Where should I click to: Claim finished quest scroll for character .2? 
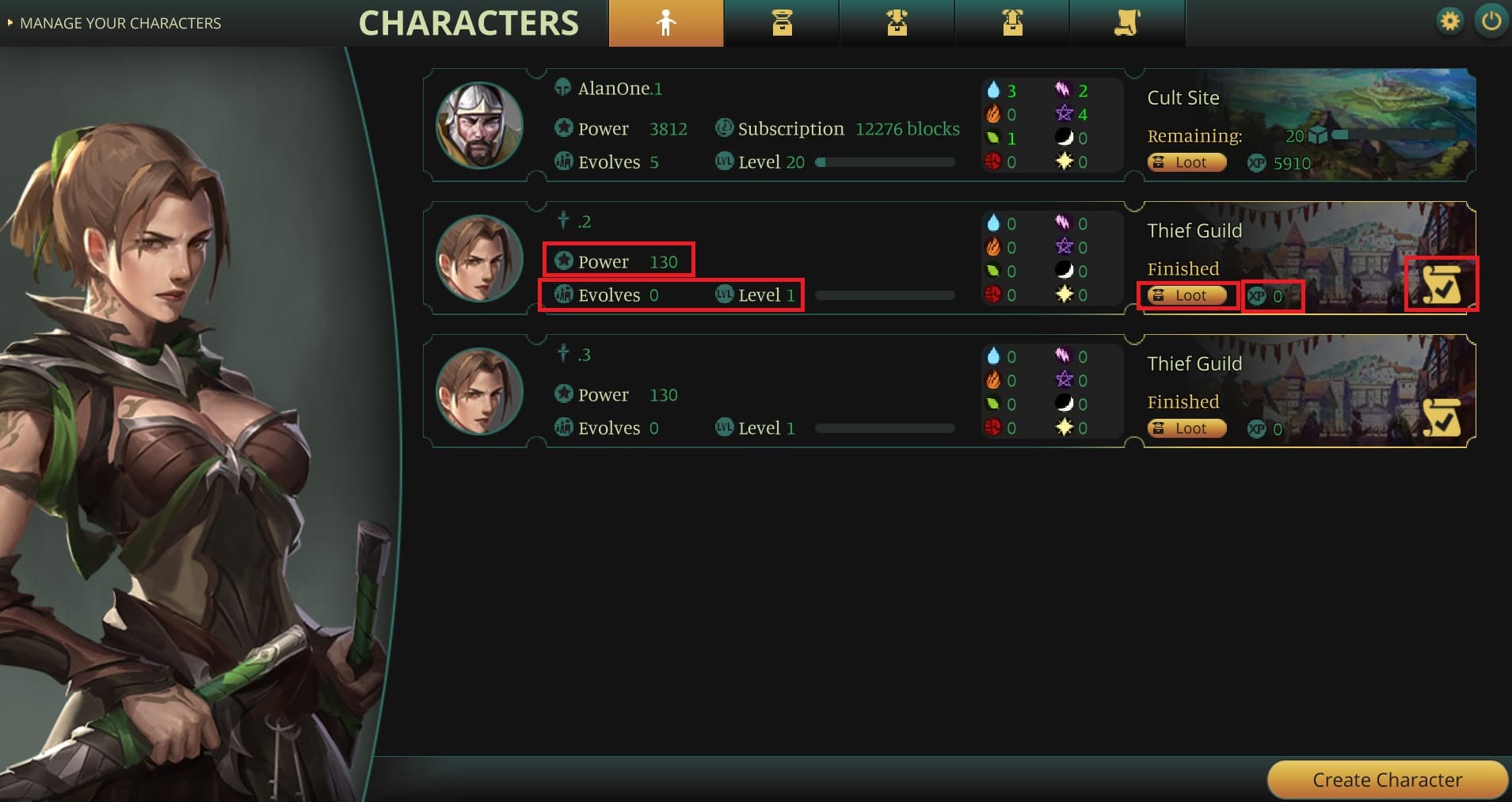click(1441, 284)
